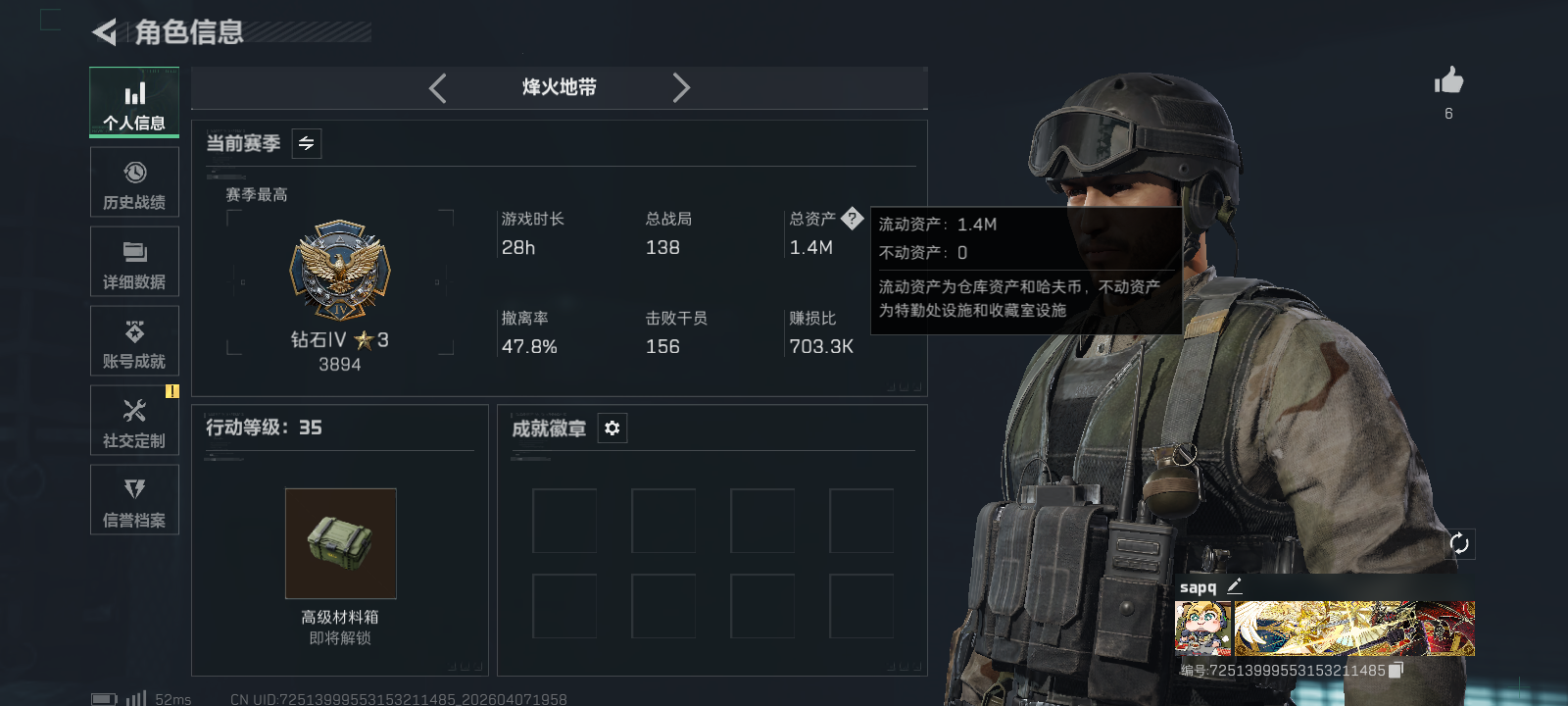Go to previous mode with left arrow
The height and width of the screenshot is (706, 1568).
pos(437,87)
